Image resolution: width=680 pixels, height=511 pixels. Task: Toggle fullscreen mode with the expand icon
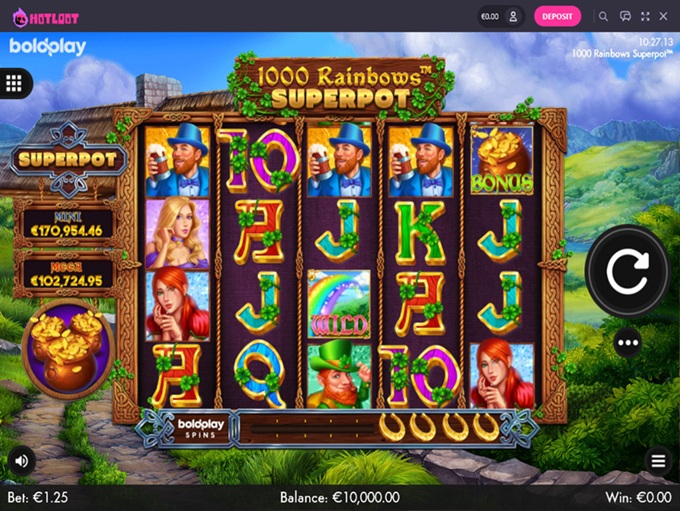[x=646, y=16]
